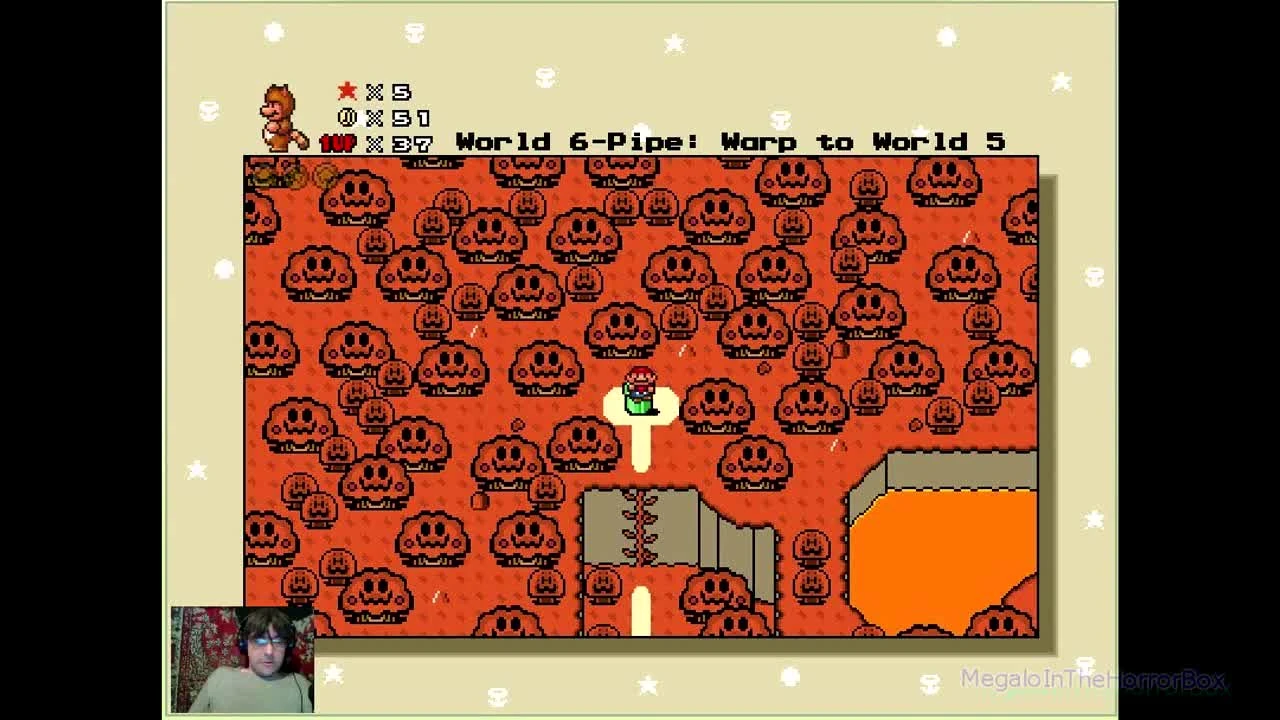
Task: Click the coin icon next to the 51 counter
Action: 346,117
